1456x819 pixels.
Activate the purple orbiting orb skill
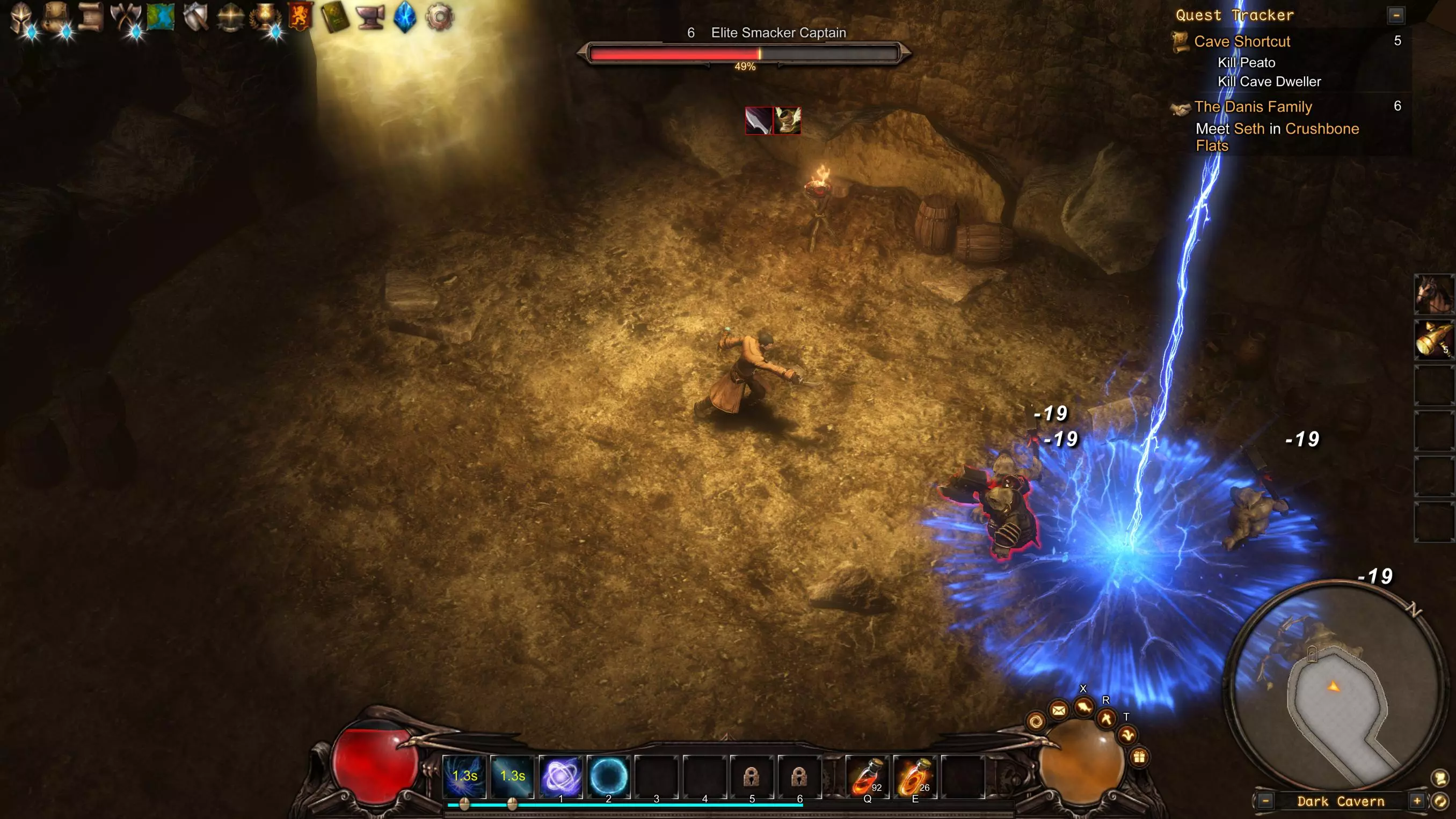pyautogui.click(x=560, y=777)
